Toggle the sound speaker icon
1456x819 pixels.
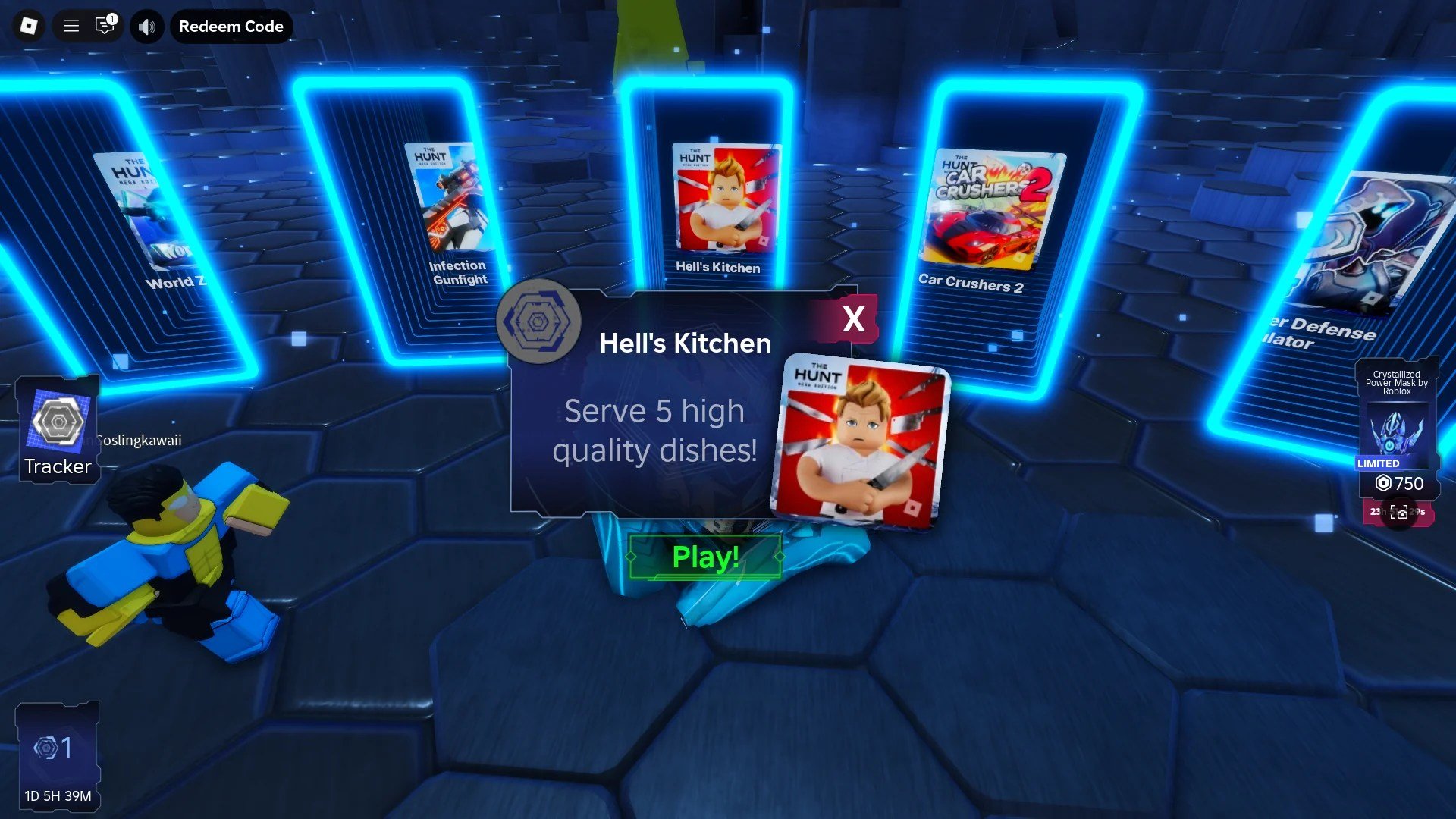pos(147,27)
